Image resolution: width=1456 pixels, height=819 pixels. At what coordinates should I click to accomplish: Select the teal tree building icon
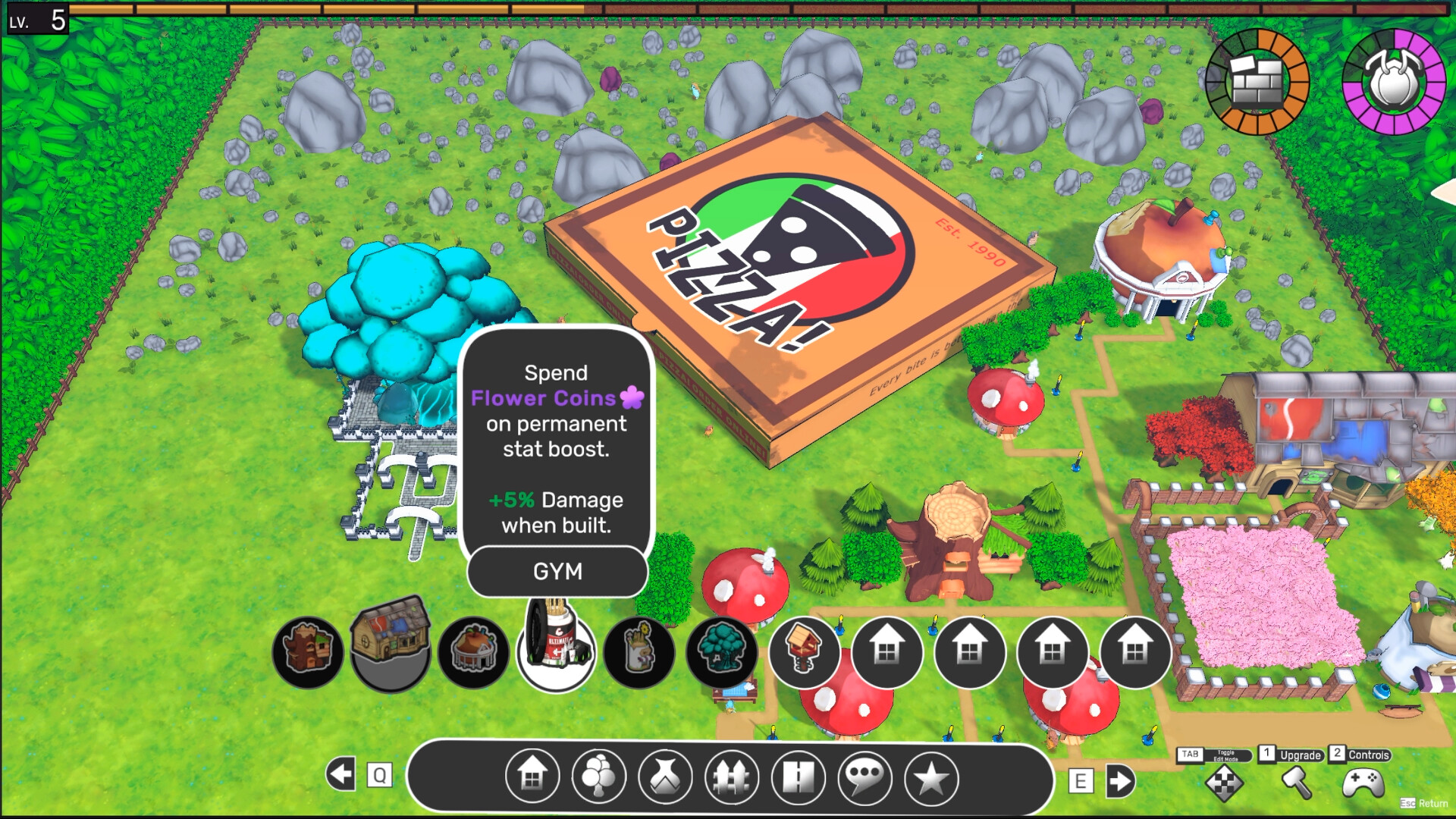(x=720, y=652)
